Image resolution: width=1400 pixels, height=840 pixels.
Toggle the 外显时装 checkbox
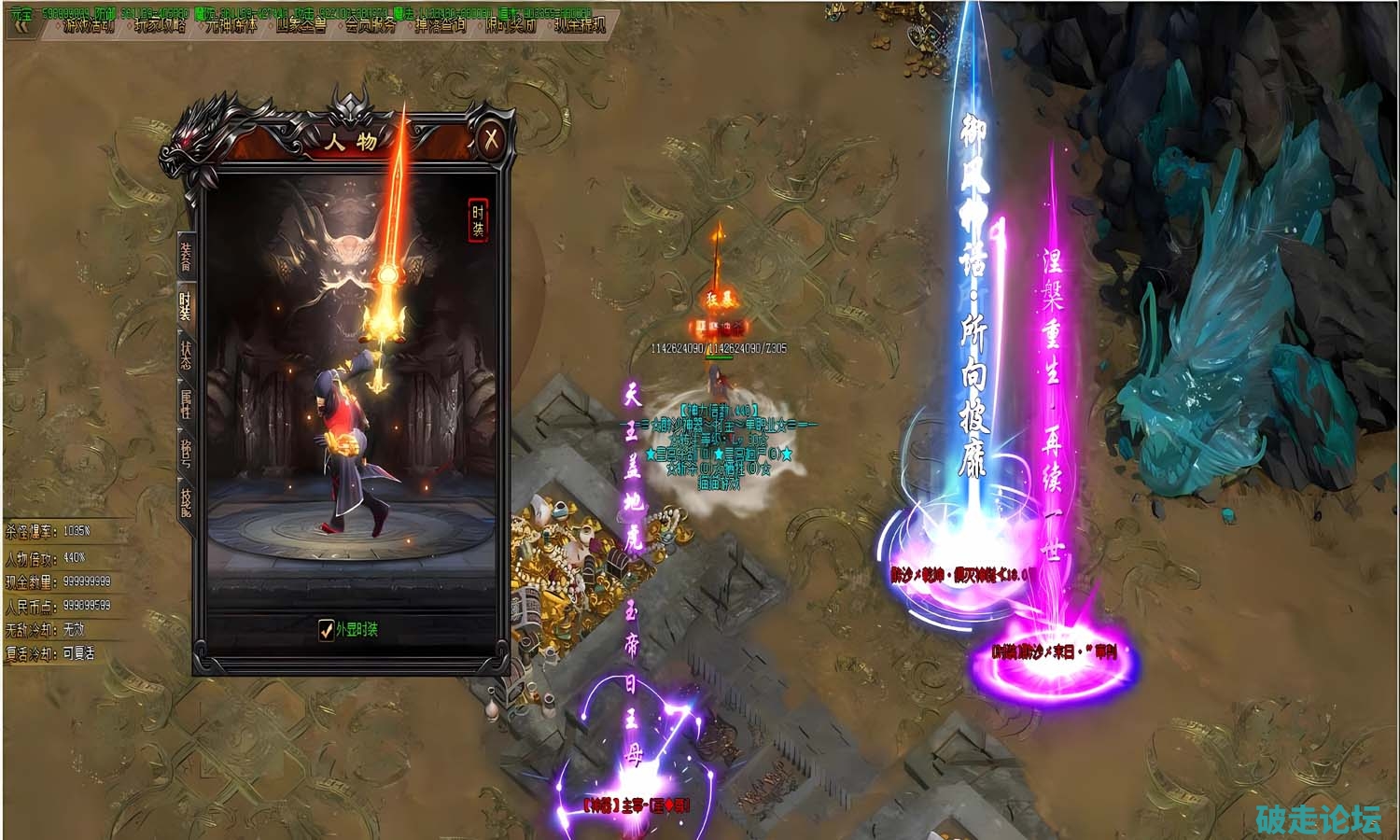(x=326, y=630)
